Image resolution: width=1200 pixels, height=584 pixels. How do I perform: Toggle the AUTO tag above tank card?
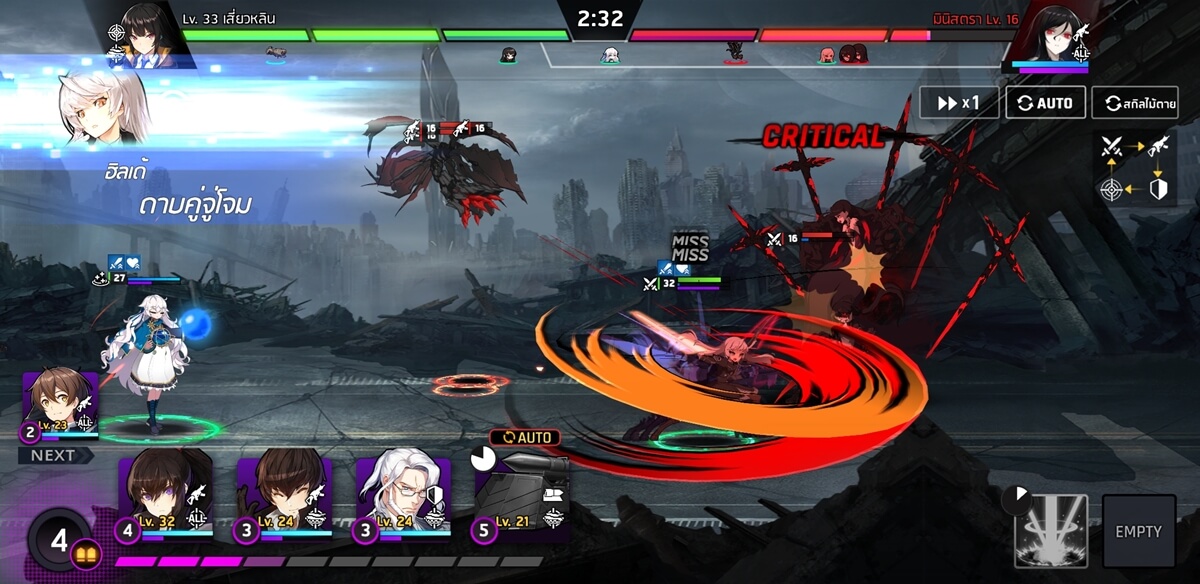click(525, 438)
